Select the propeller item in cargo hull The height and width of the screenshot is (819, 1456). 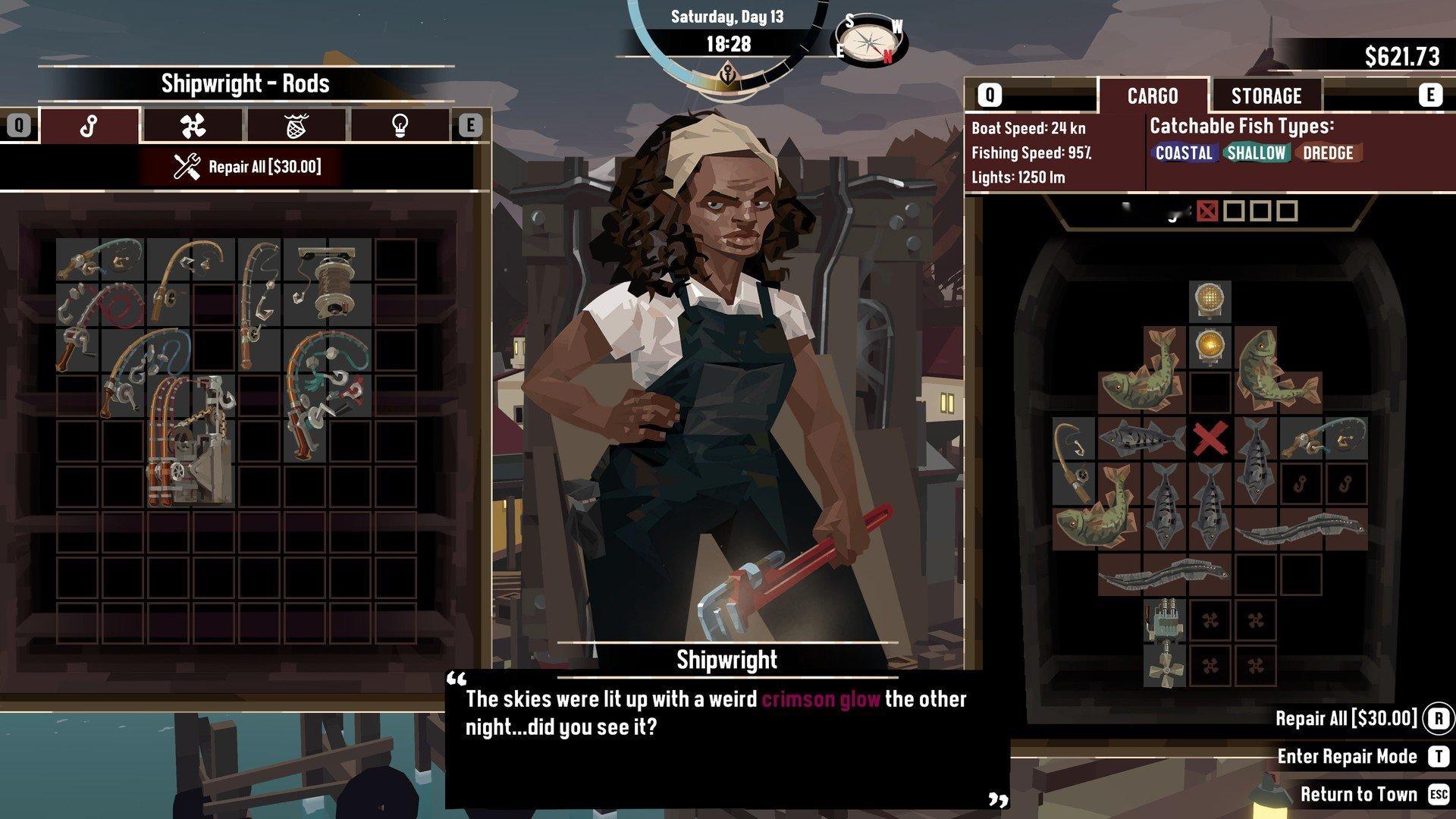pos(1164,666)
